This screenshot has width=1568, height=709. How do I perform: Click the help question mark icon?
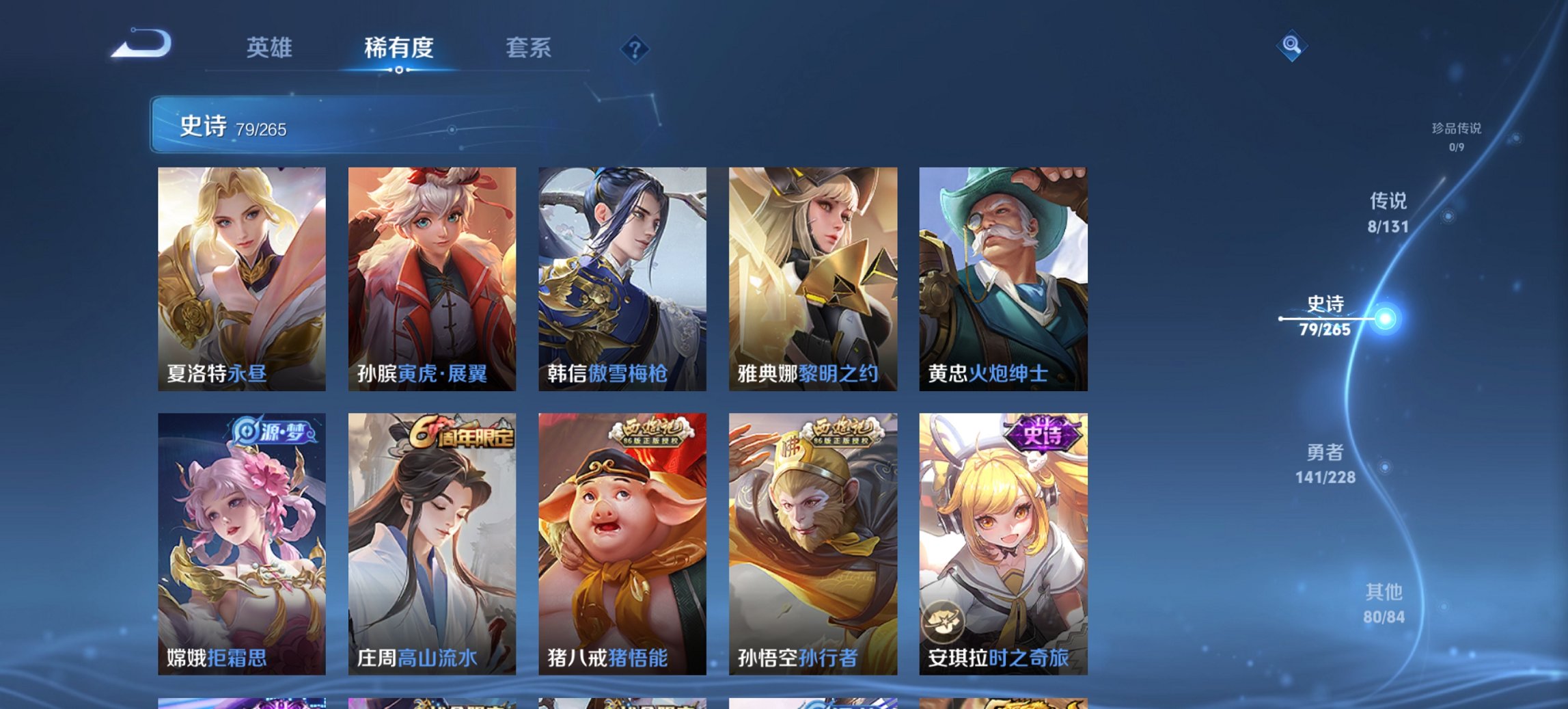click(x=634, y=49)
